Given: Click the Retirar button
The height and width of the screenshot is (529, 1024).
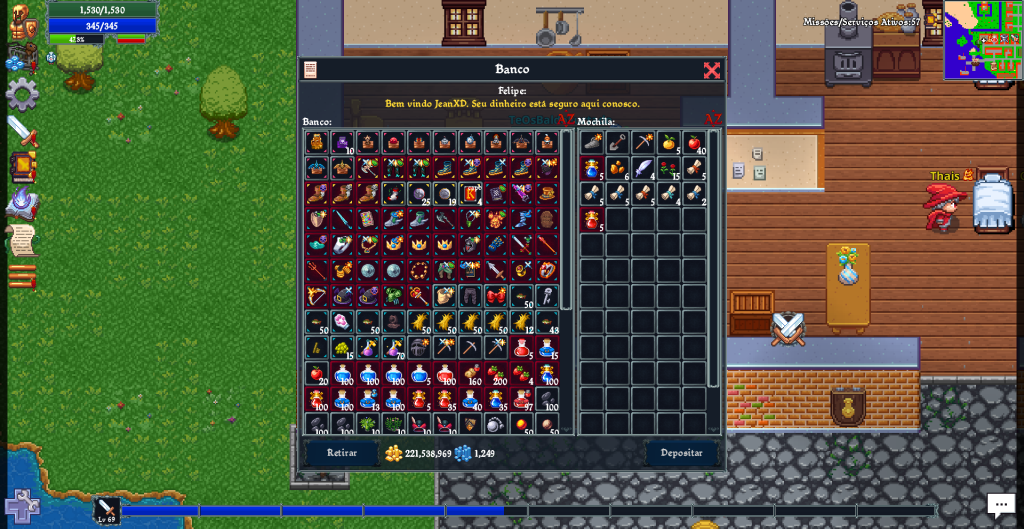Looking at the screenshot, I should pyautogui.click(x=342, y=453).
